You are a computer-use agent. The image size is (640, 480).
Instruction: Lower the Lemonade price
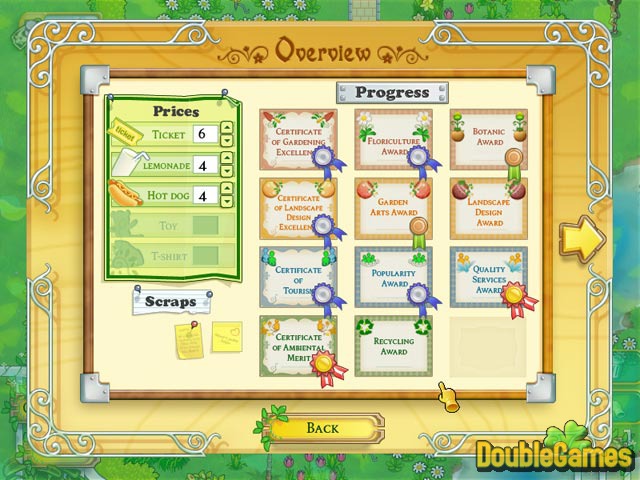pyautogui.click(x=227, y=172)
